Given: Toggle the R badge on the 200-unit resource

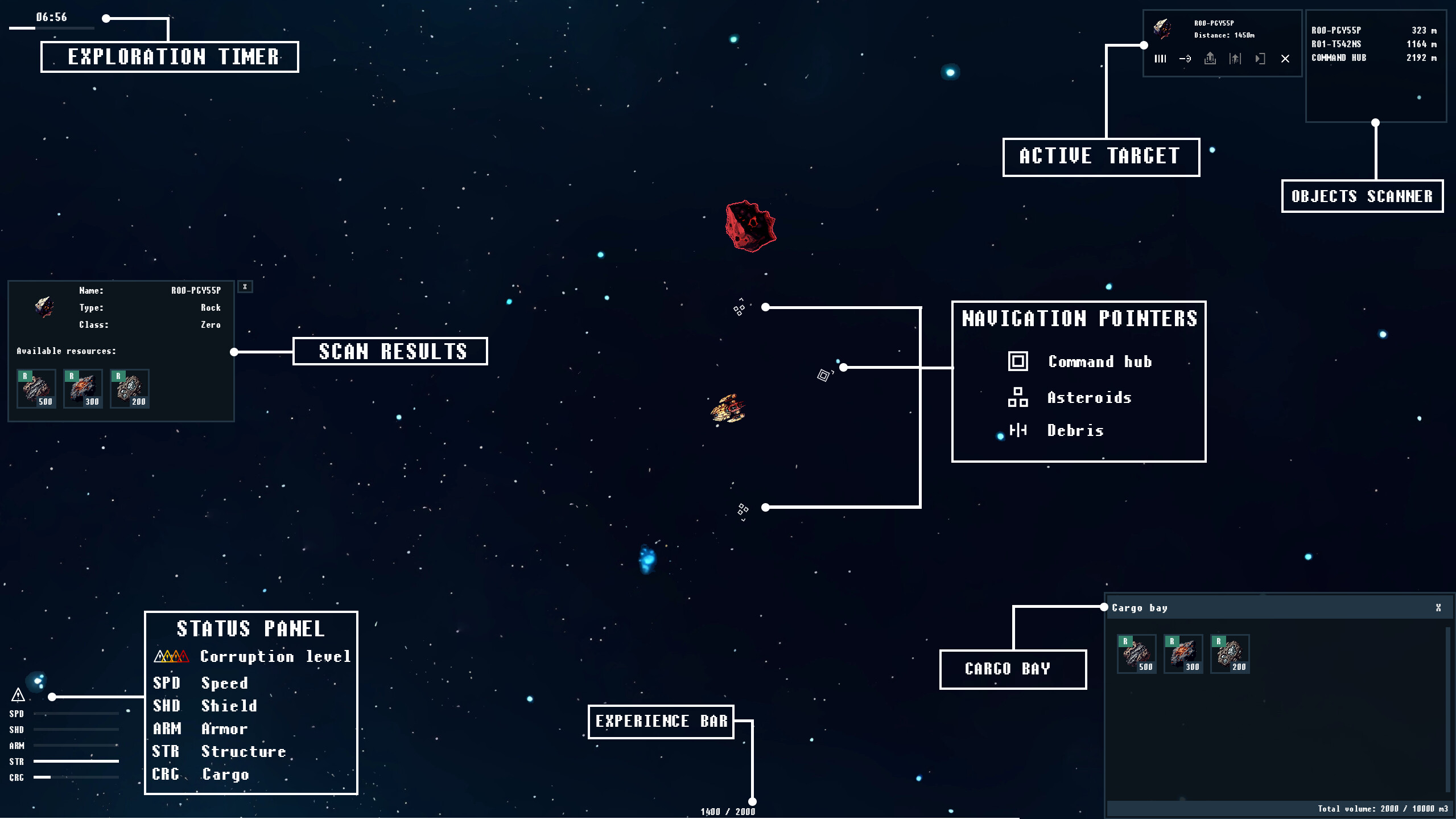Looking at the screenshot, I should click(118, 376).
